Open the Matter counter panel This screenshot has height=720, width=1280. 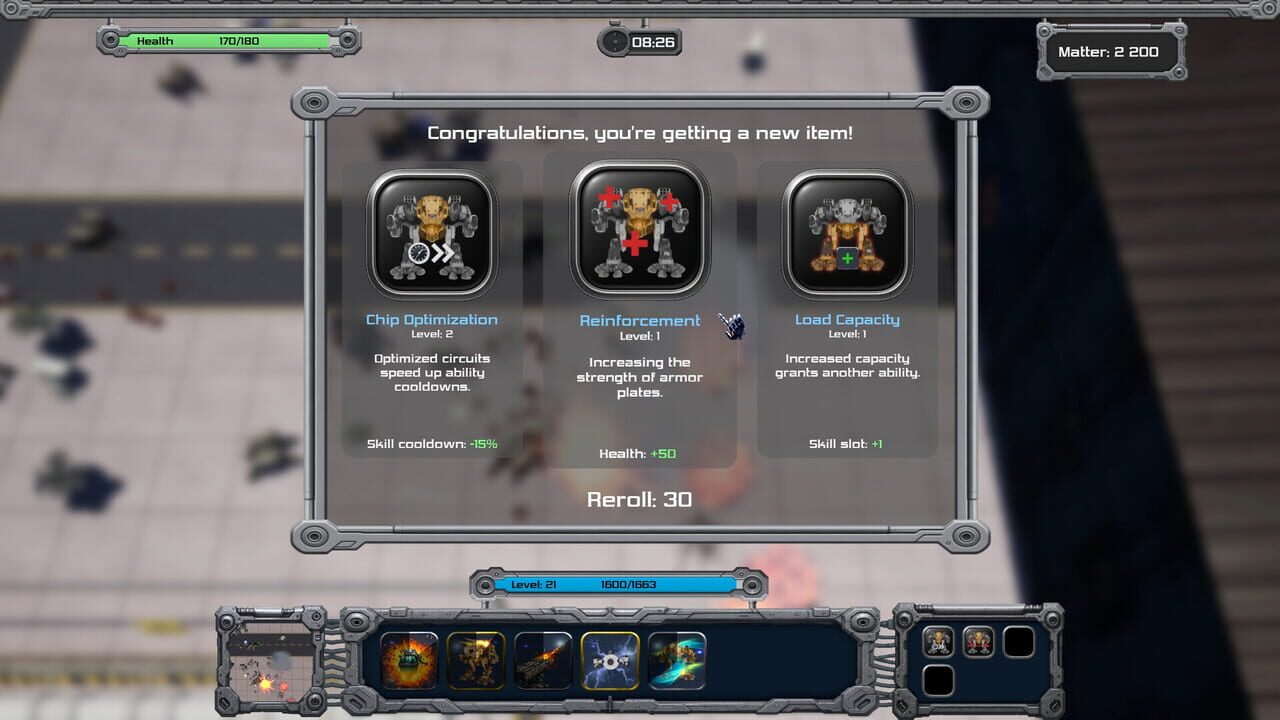tap(1111, 51)
